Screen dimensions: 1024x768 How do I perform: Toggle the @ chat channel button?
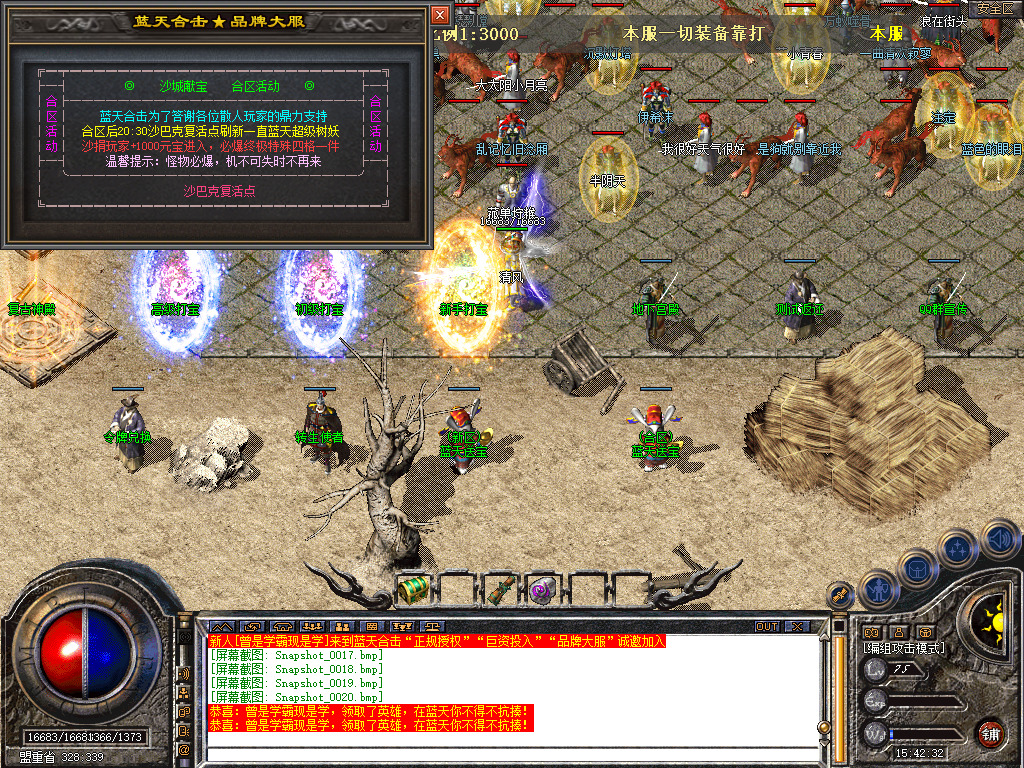(x=184, y=749)
